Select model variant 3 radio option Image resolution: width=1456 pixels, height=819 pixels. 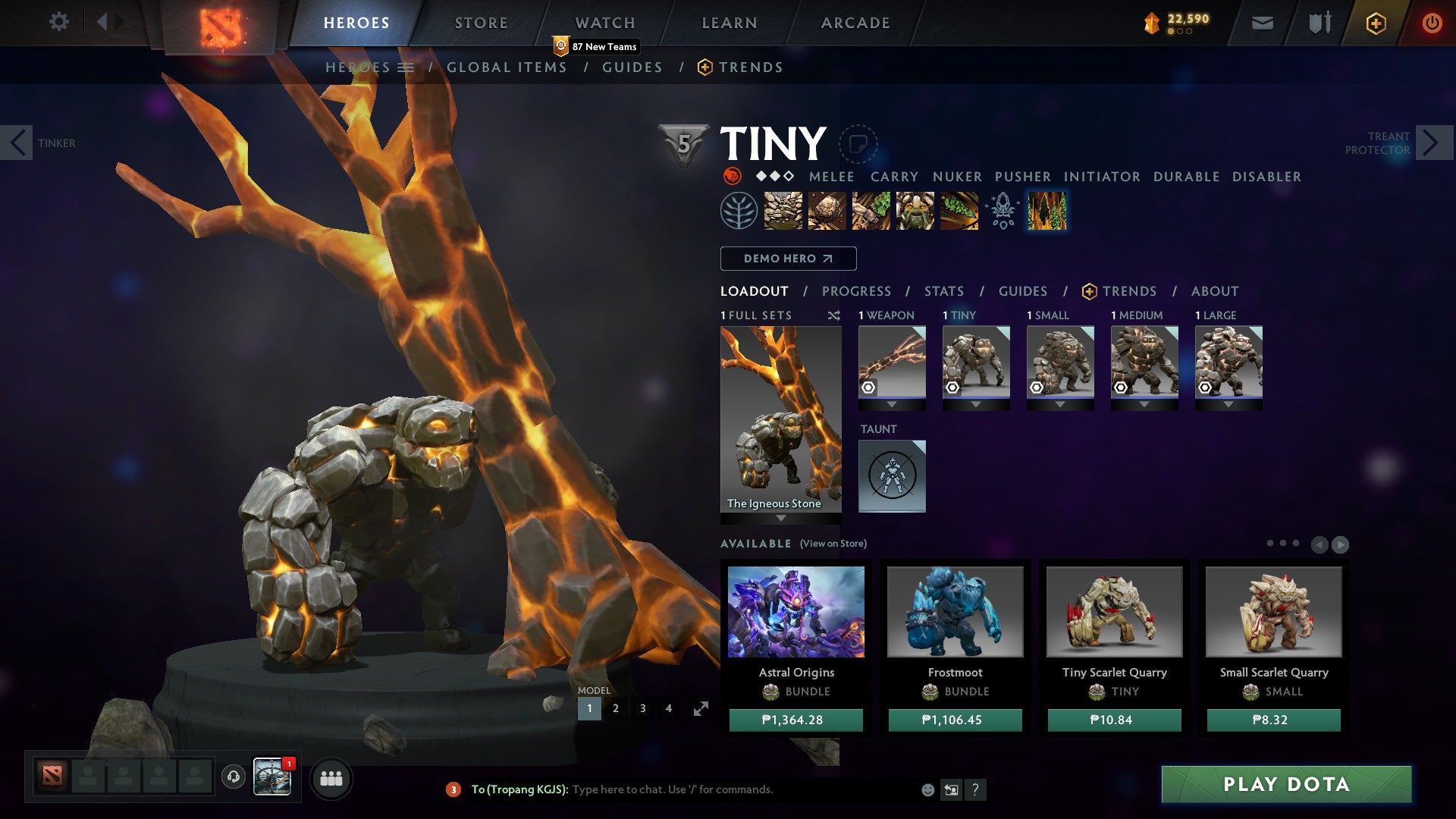(x=642, y=708)
